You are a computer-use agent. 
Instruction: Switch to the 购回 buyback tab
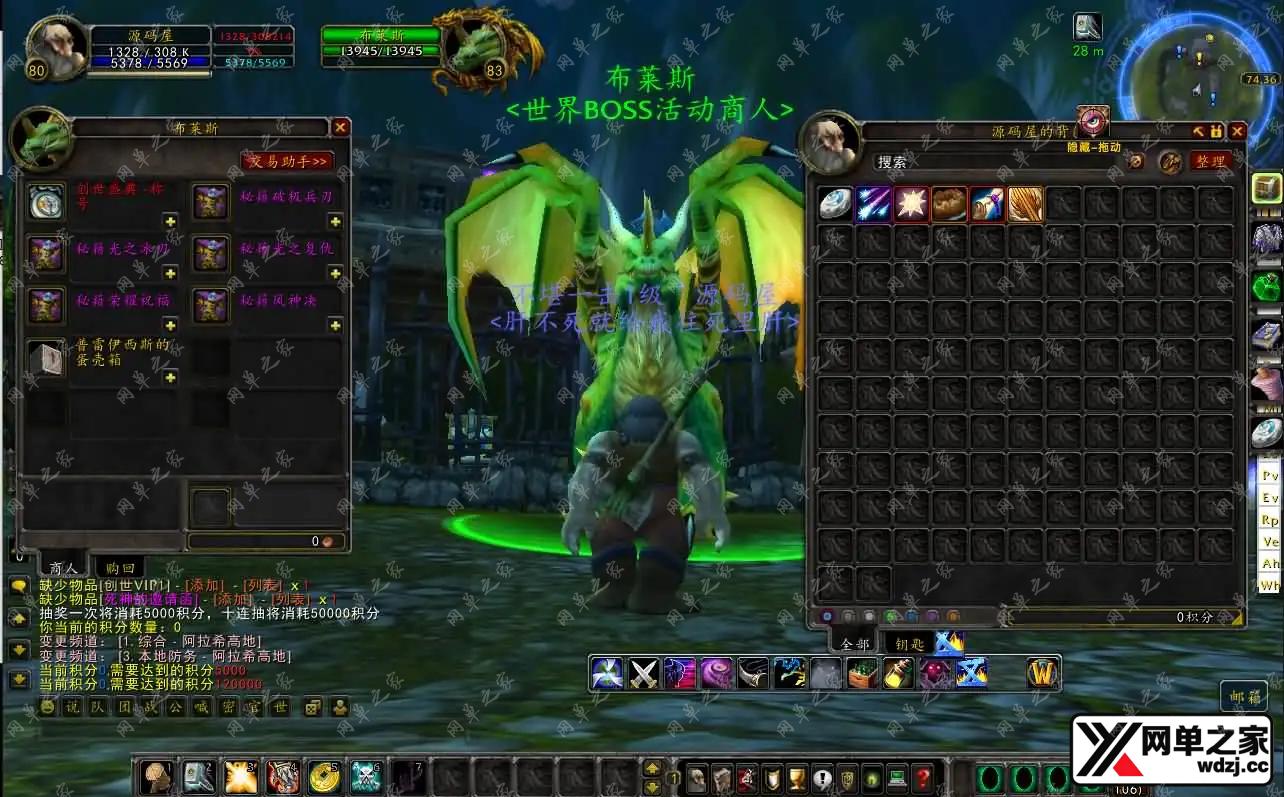pyautogui.click(x=120, y=568)
